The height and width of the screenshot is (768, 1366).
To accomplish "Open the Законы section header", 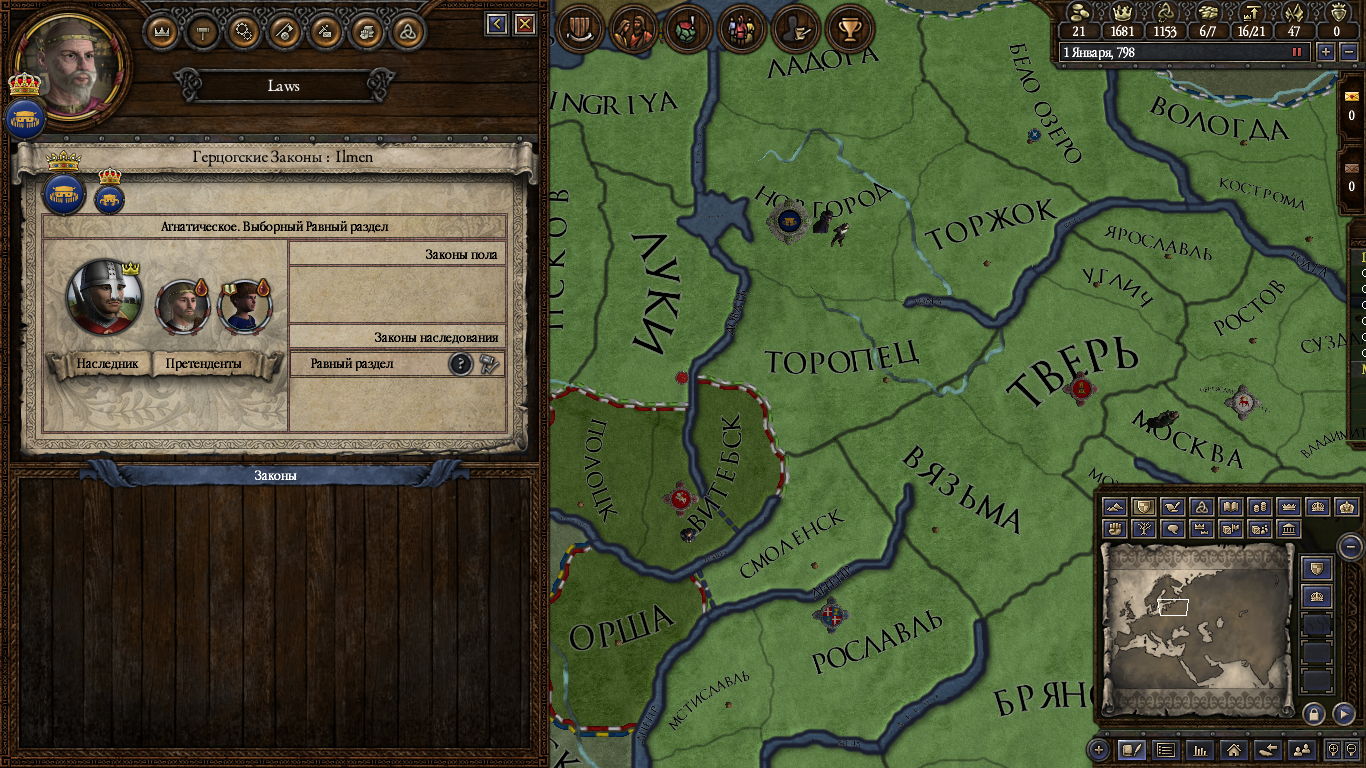I will (274, 476).
